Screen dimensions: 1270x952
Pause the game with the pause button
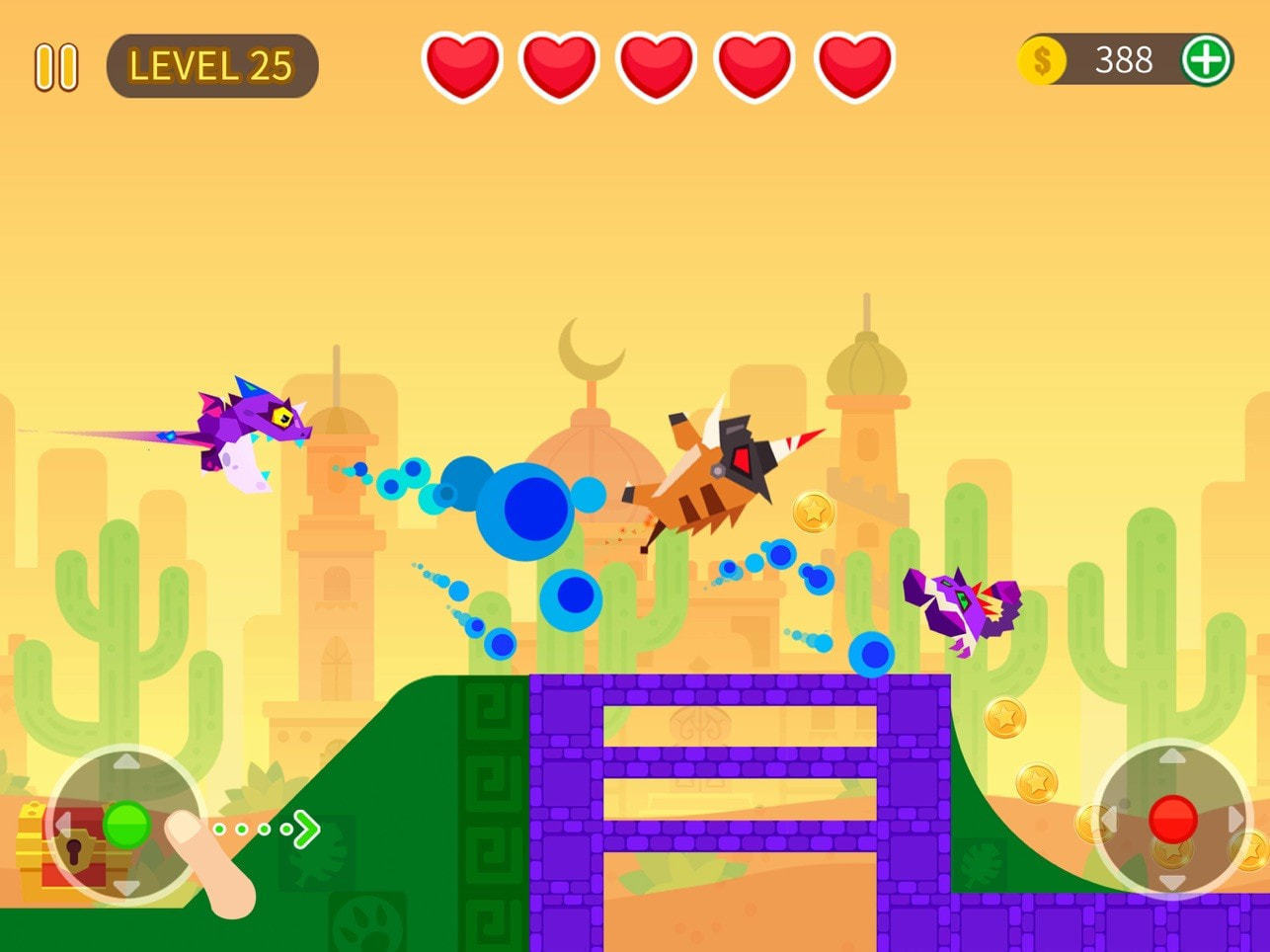pyautogui.click(x=56, y=67)
